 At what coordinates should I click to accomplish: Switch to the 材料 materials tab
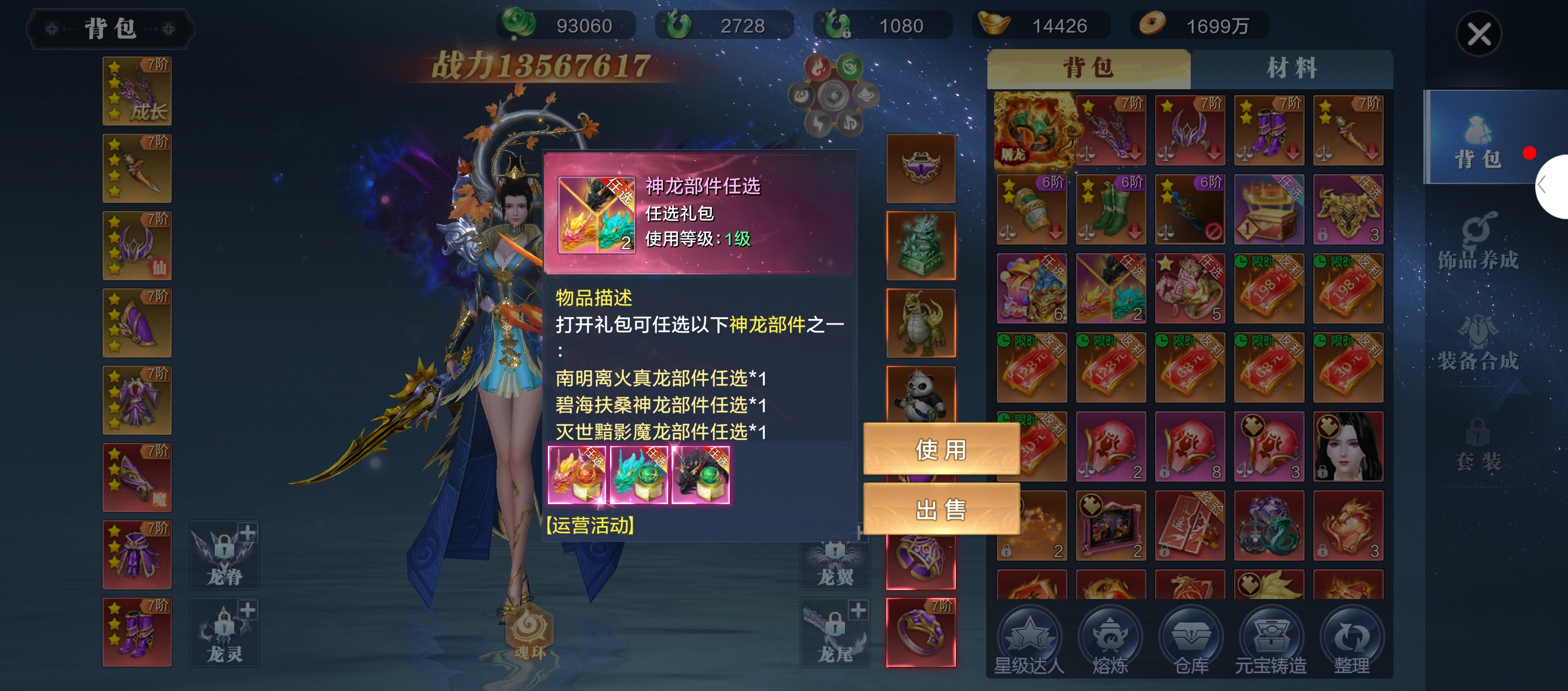[1291, 68]
